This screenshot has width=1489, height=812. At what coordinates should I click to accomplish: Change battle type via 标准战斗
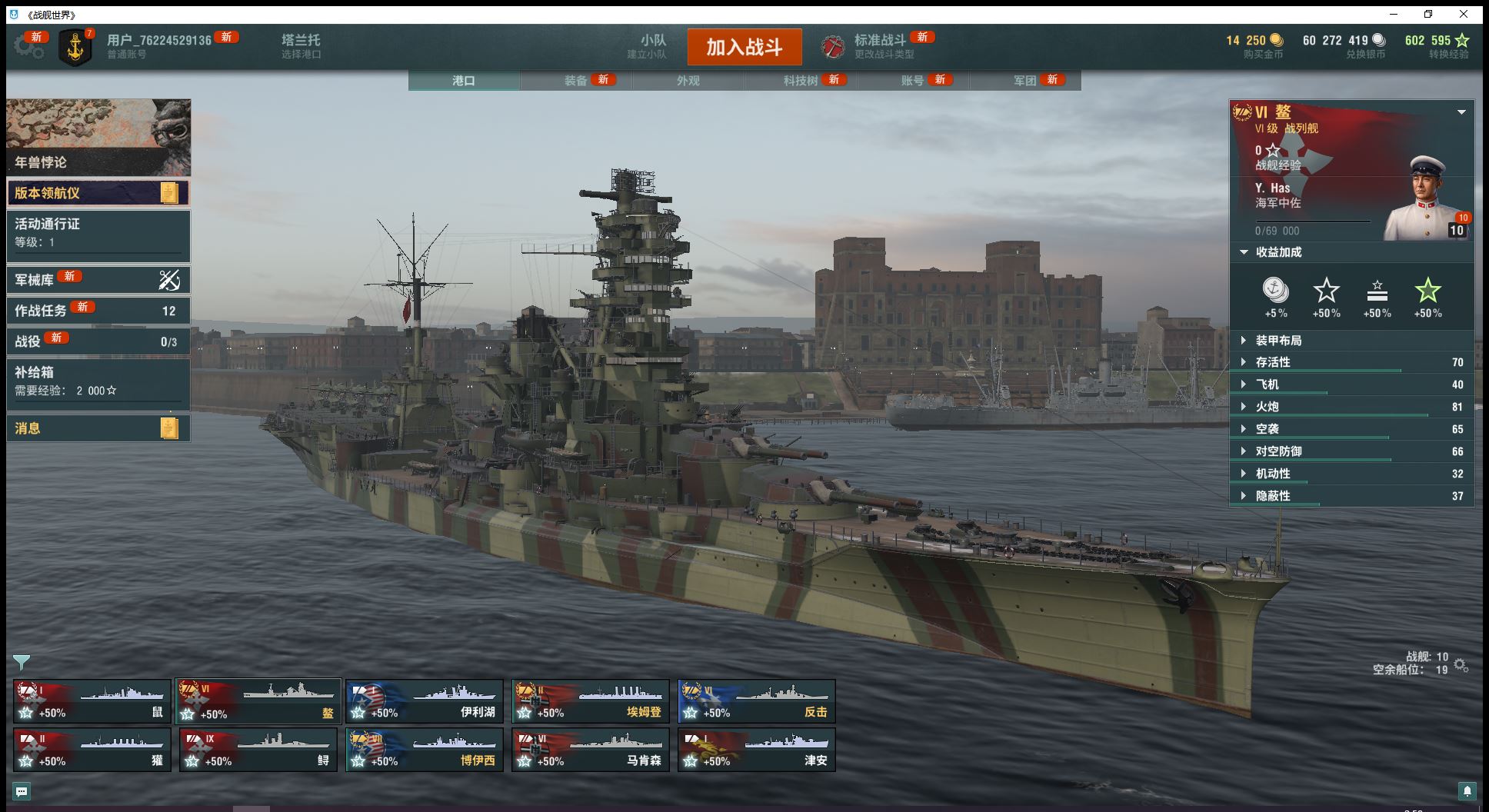tap(880, 46)
